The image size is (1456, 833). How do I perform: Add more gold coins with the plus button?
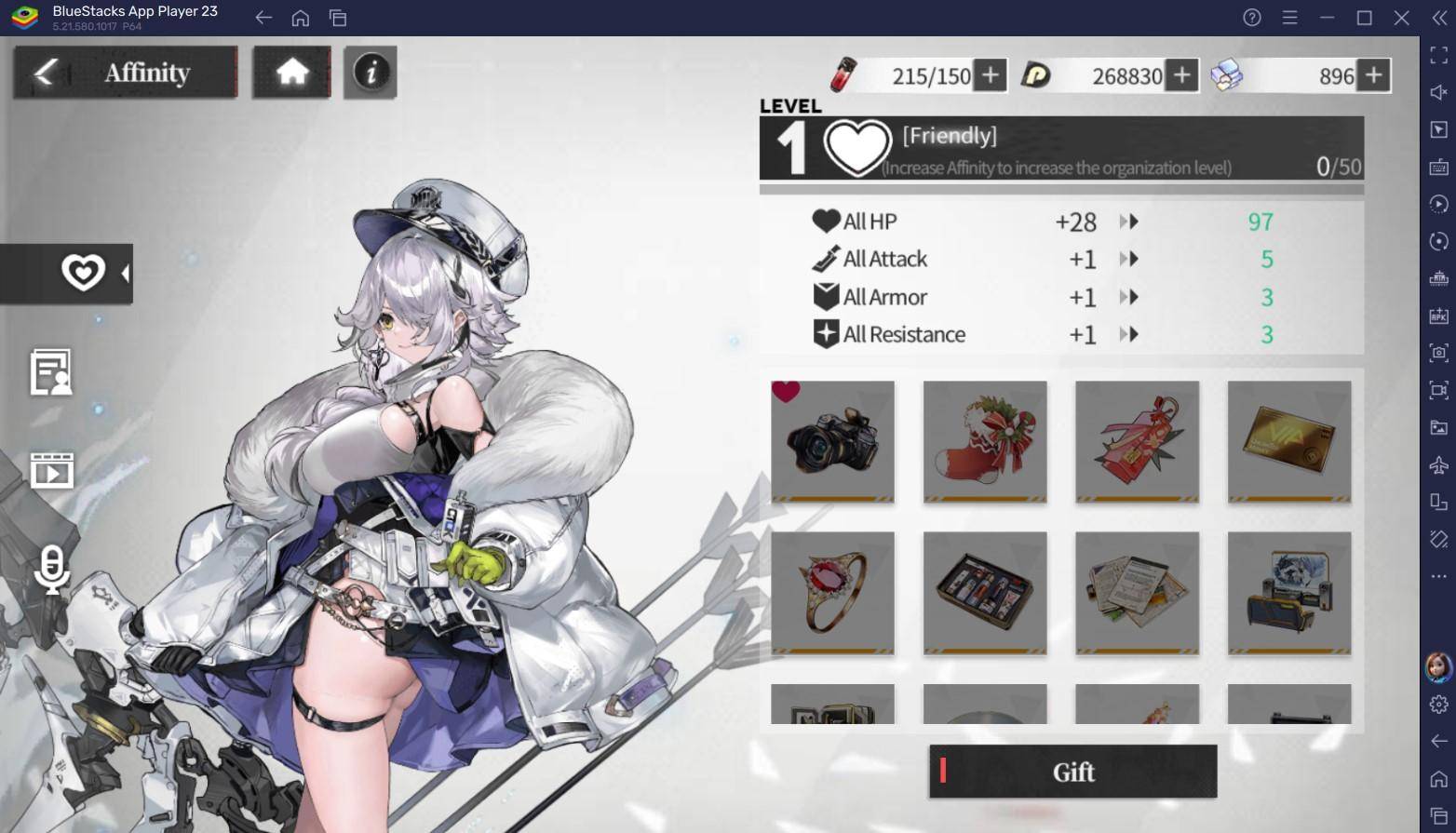(1181, 75)
